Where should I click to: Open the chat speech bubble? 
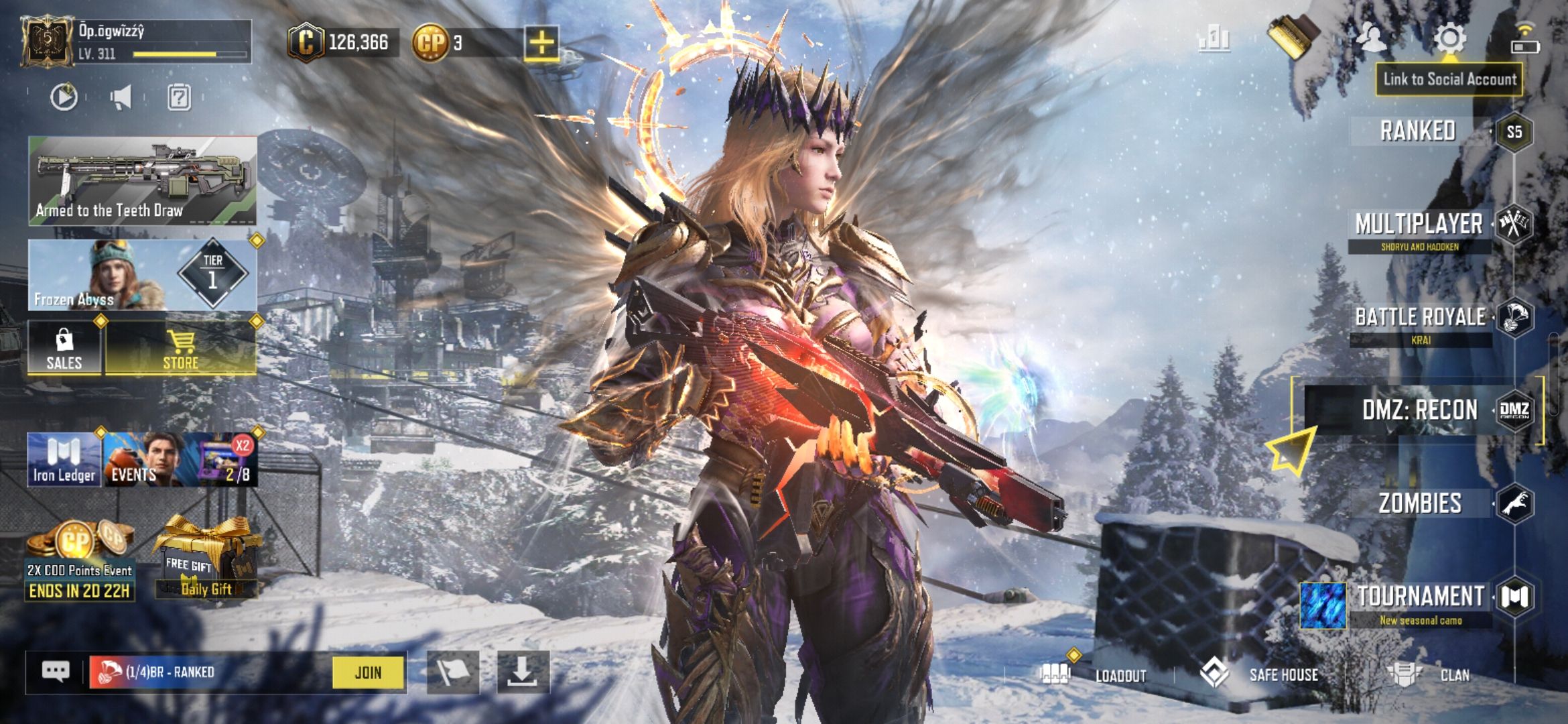pos(56,672)
